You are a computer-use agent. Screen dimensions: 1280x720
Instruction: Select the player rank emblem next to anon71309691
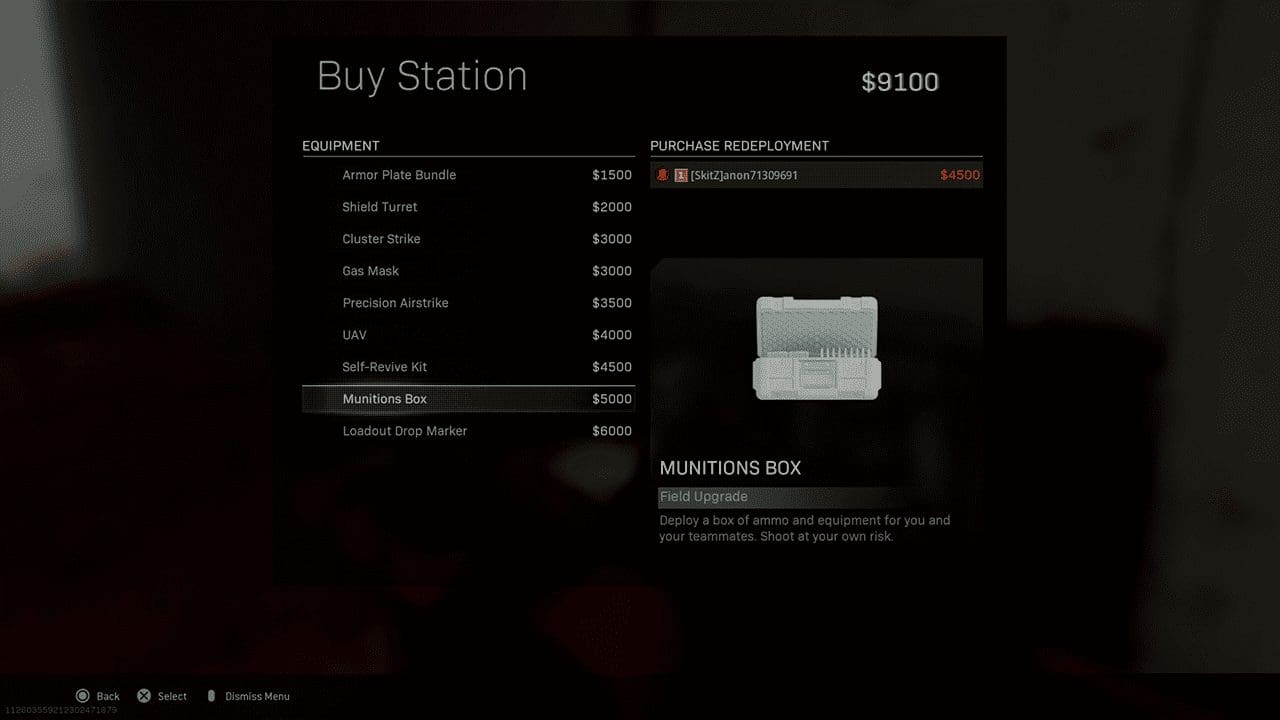681,175
